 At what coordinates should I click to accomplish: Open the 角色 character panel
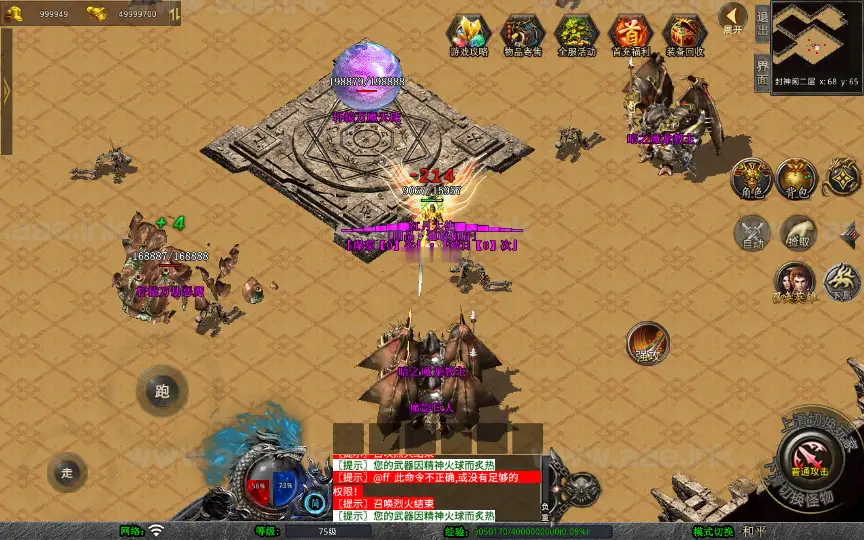[x=751, y=177]
